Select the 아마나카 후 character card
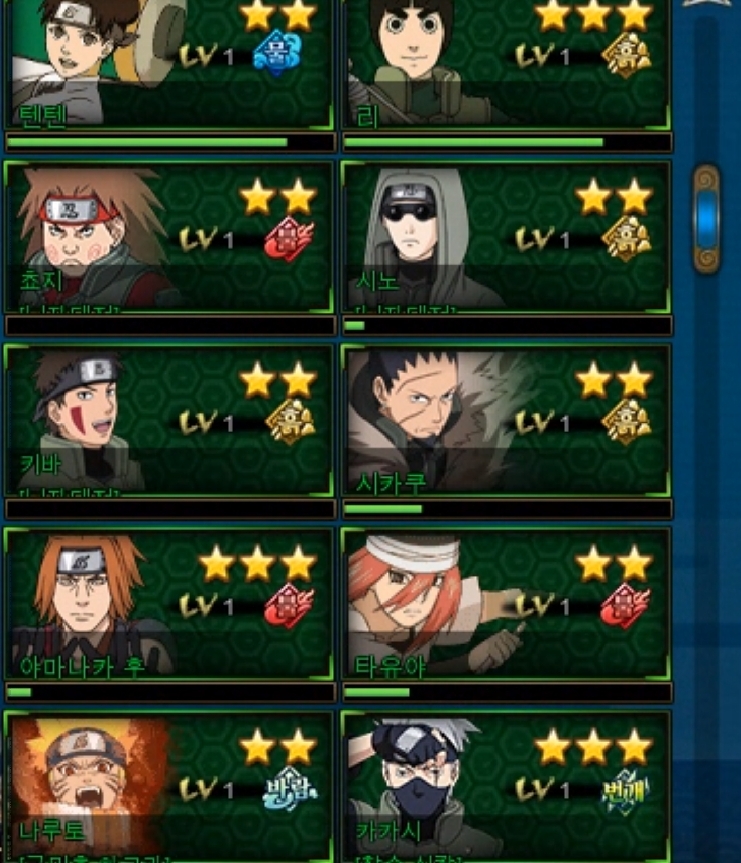 [x=170, y=603]
